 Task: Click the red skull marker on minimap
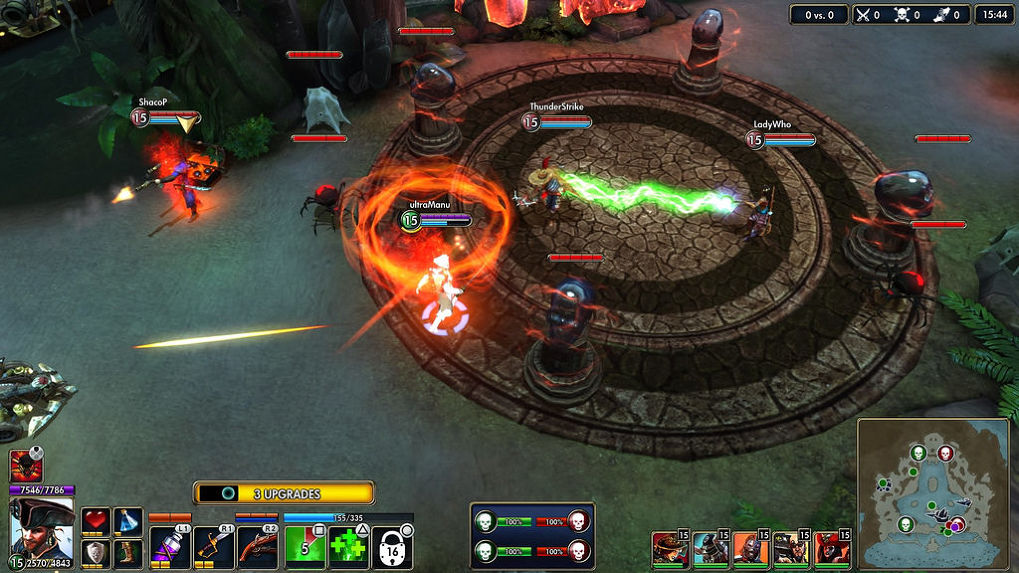point(945,455)
